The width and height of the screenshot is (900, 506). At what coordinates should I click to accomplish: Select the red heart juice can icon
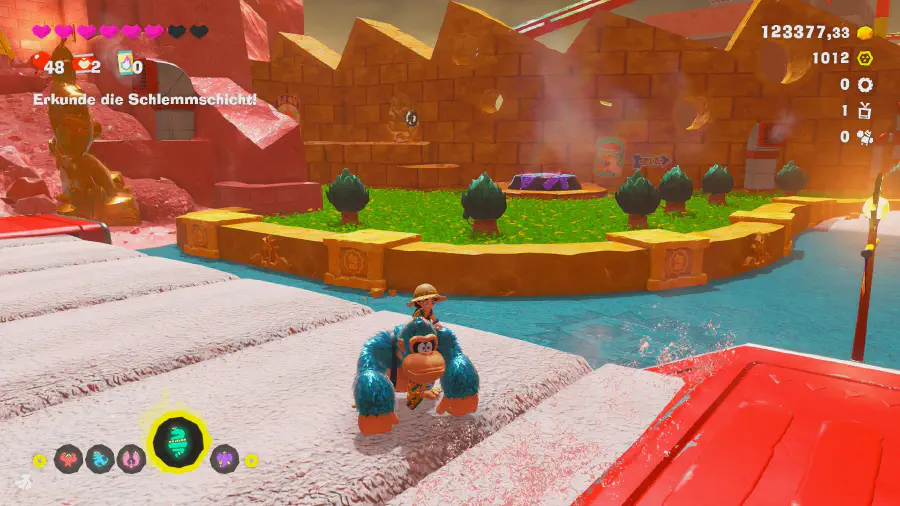coord(82,65)
